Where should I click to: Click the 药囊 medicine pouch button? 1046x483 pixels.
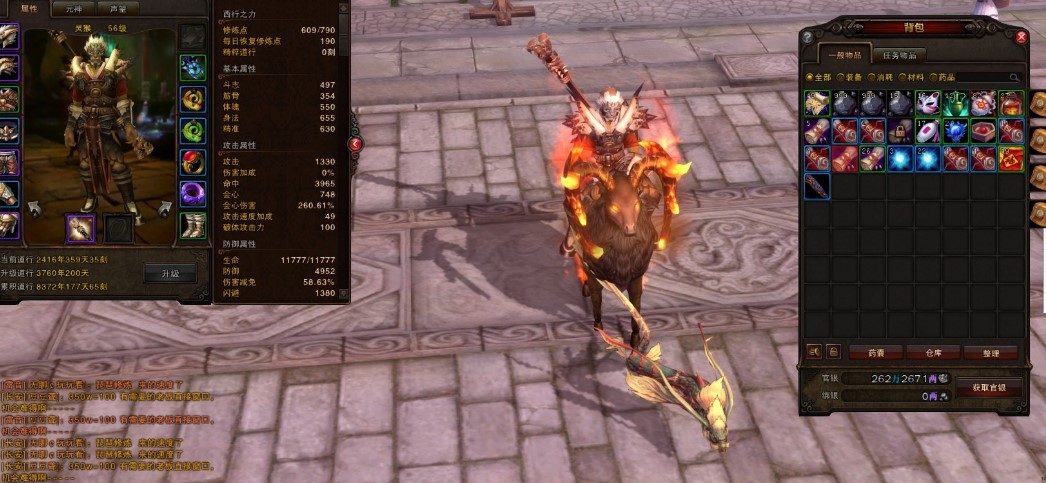point(876,352)
